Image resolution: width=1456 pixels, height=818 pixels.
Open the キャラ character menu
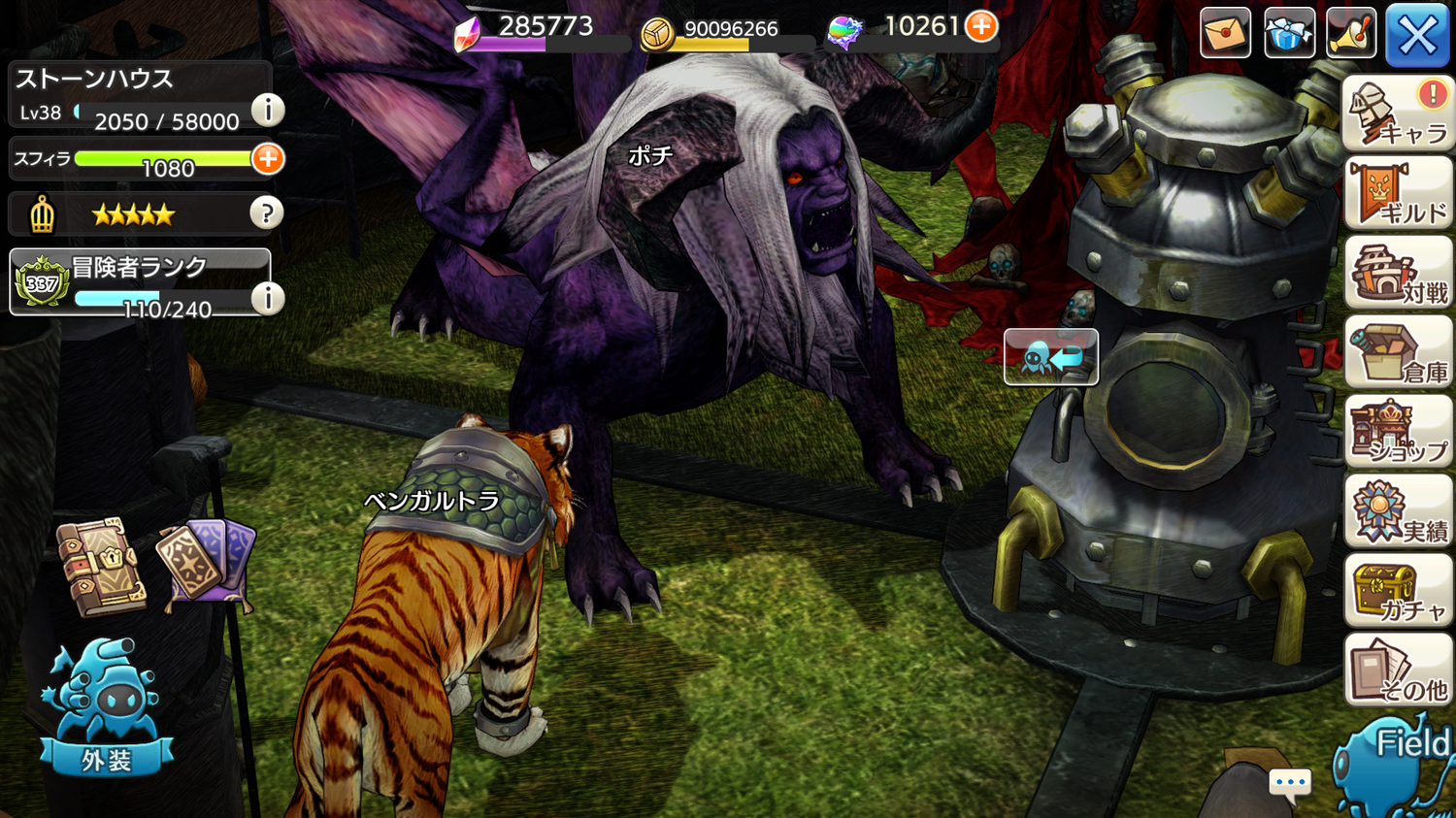pos(1398,115)
